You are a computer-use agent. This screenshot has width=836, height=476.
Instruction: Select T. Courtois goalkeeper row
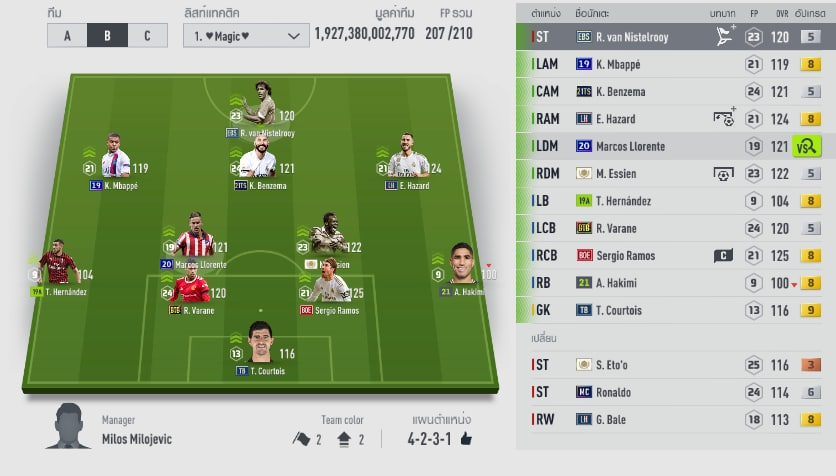640,310
